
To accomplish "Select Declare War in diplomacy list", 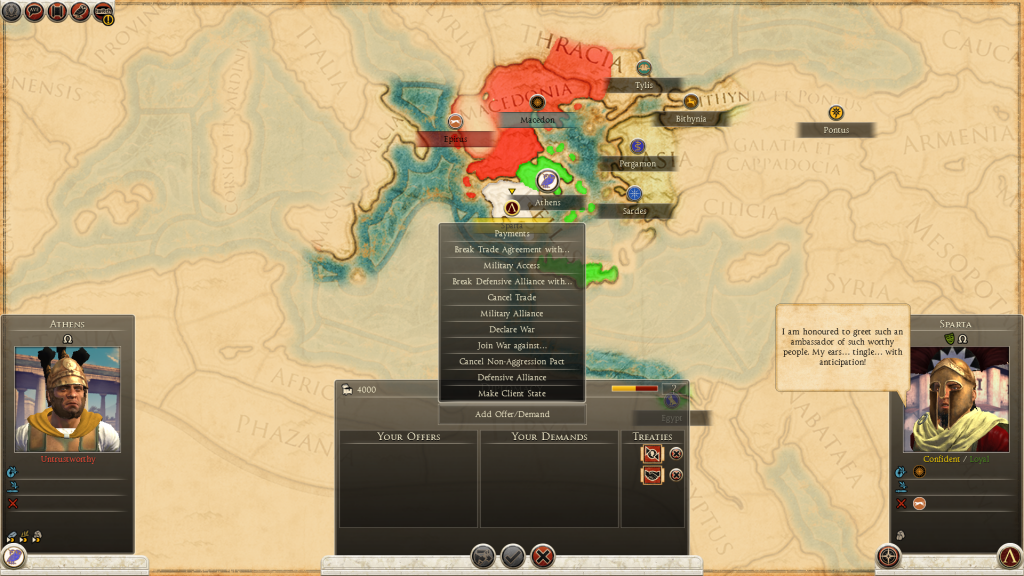I will click(x=512, y=330).
